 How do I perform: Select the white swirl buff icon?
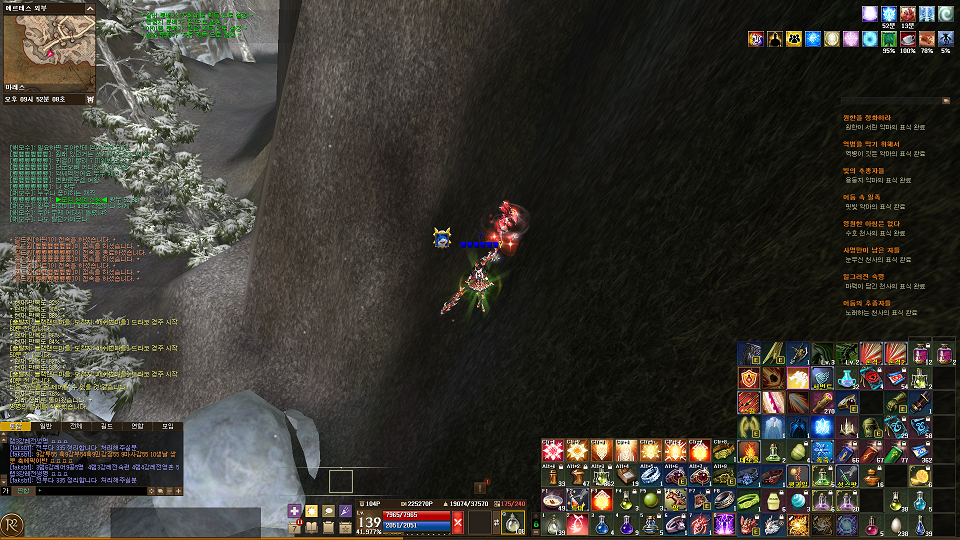coord(947,14)
